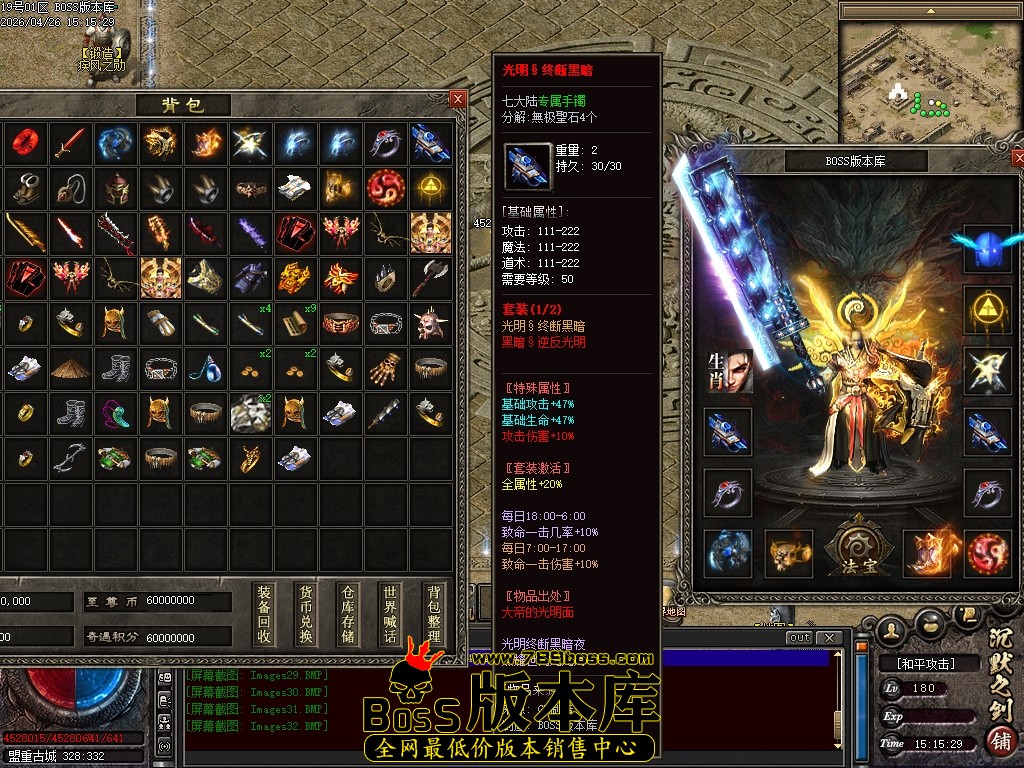Select the blue potion bottle in backpack
The image size is (1024, 768).
pyautogui.click(x=205, y=368)
